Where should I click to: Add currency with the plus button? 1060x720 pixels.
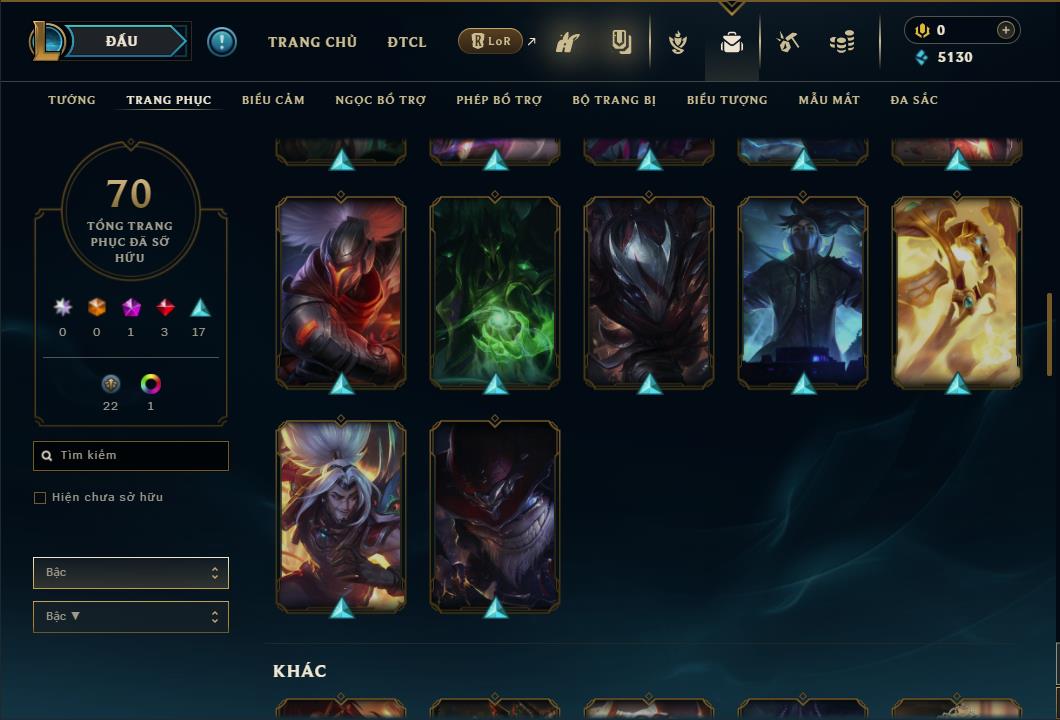[x=1006, y=30]
